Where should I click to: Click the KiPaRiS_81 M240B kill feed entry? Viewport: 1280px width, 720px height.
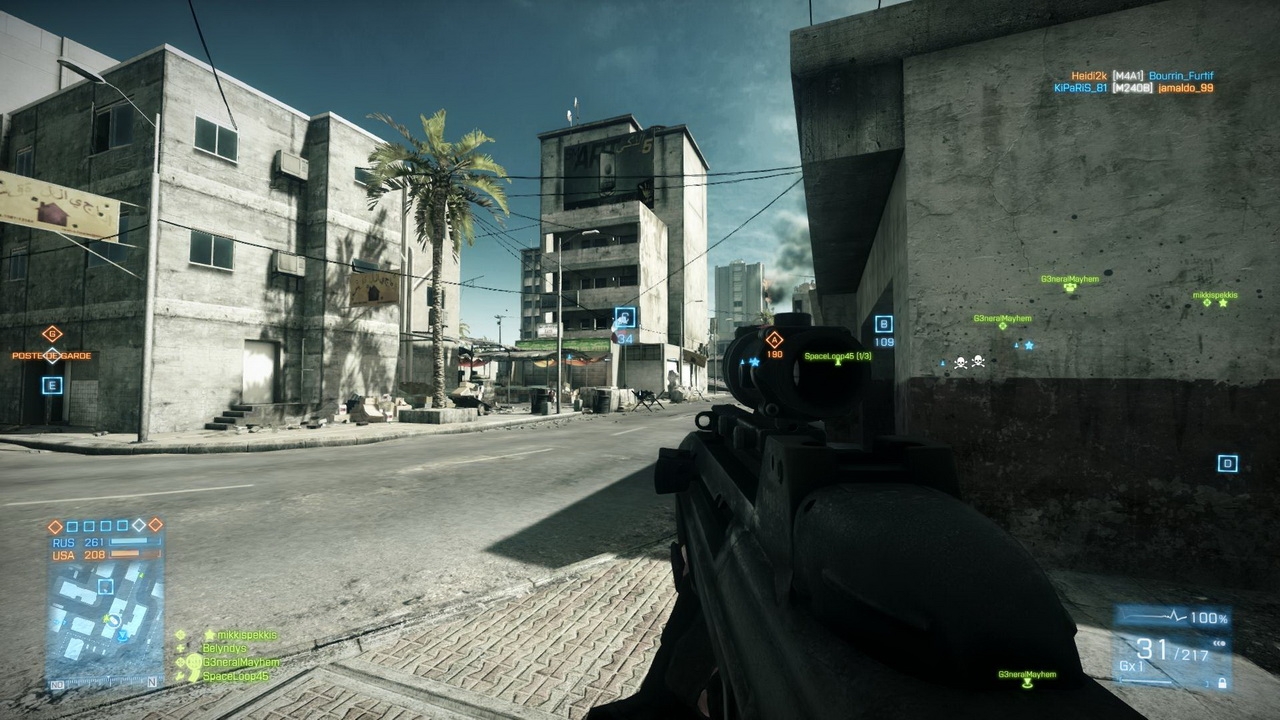pyautogui.click(x=1133, y=88)
